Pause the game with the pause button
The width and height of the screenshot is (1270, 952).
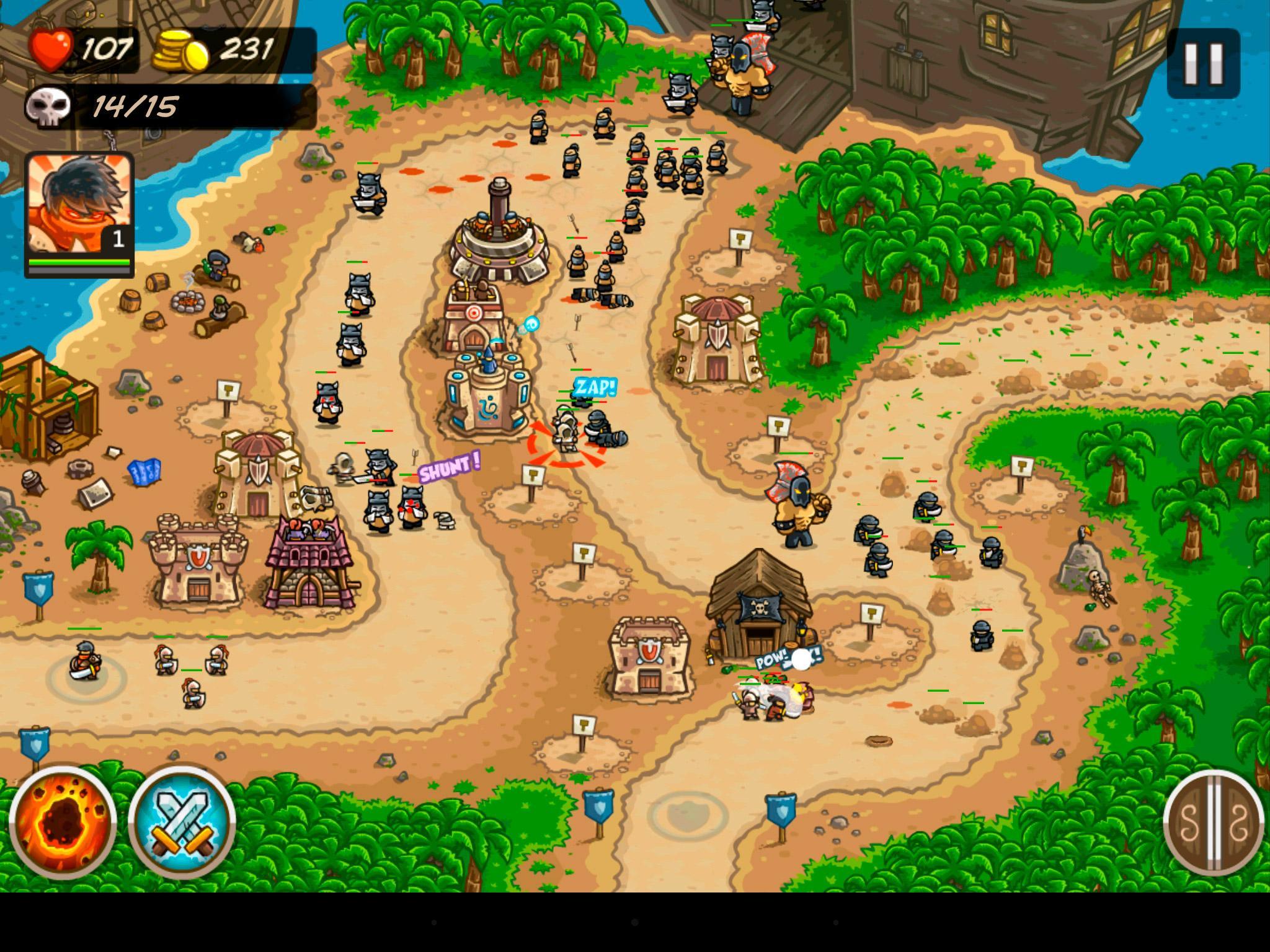(x=1202, y=62)
